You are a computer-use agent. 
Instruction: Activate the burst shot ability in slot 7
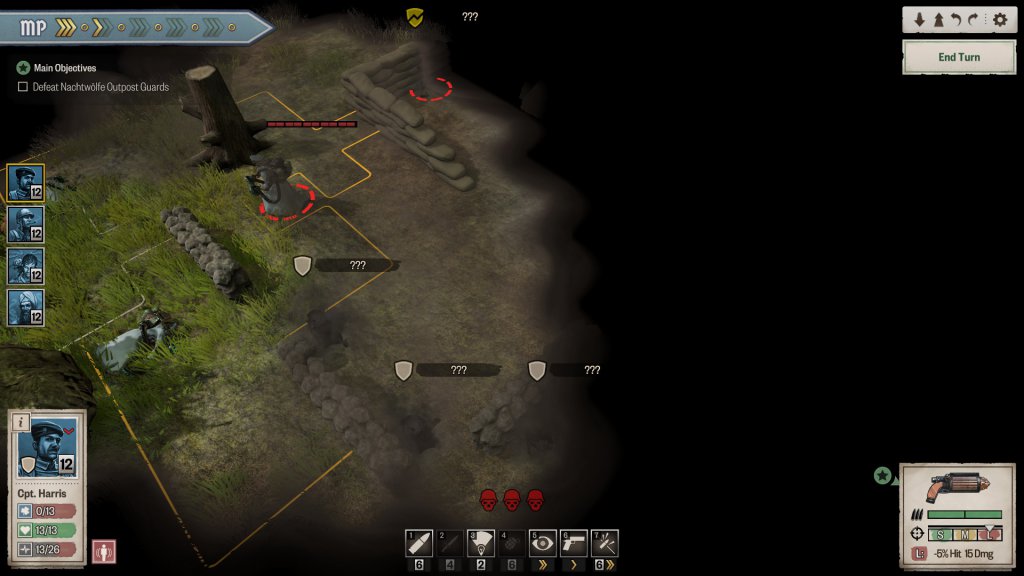605,543
